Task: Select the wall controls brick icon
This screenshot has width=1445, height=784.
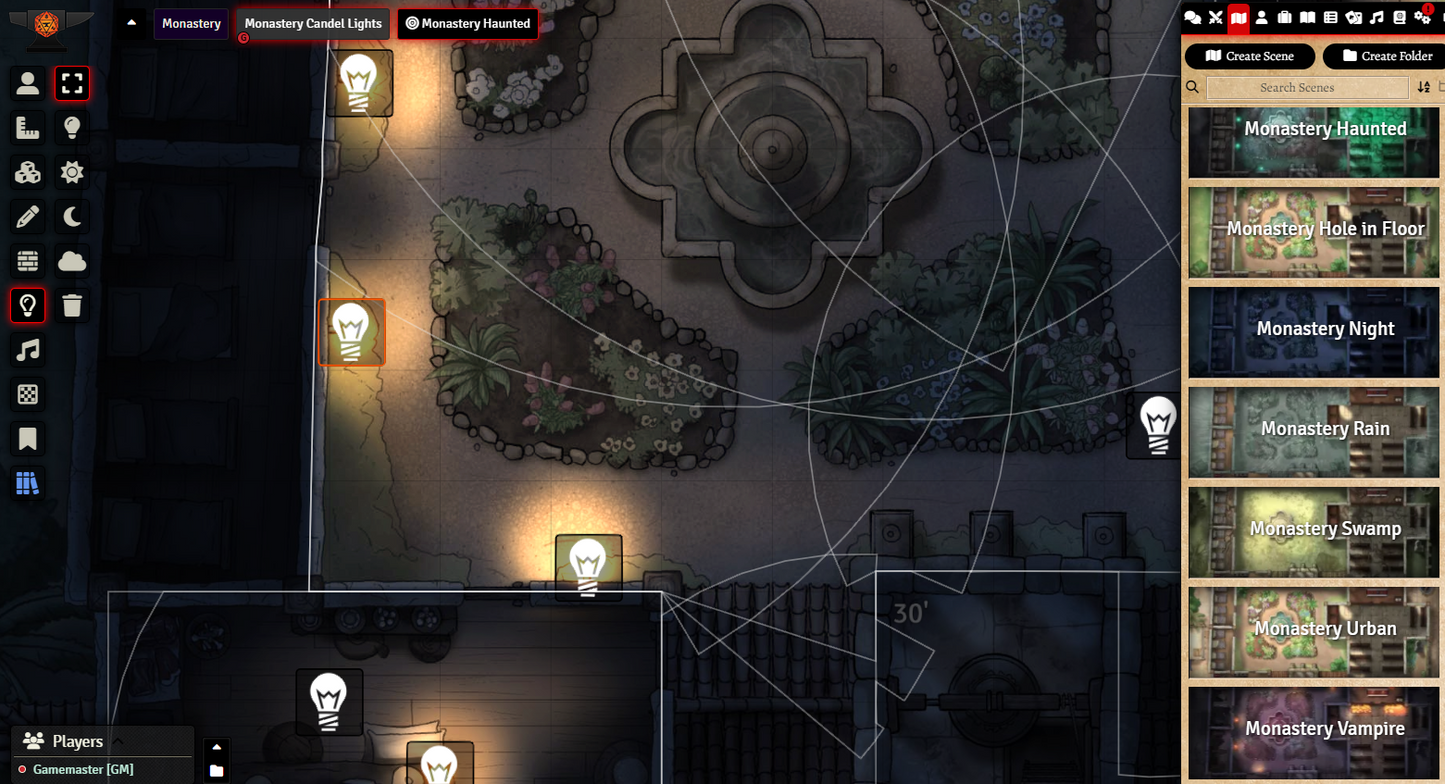Action: 28,262
